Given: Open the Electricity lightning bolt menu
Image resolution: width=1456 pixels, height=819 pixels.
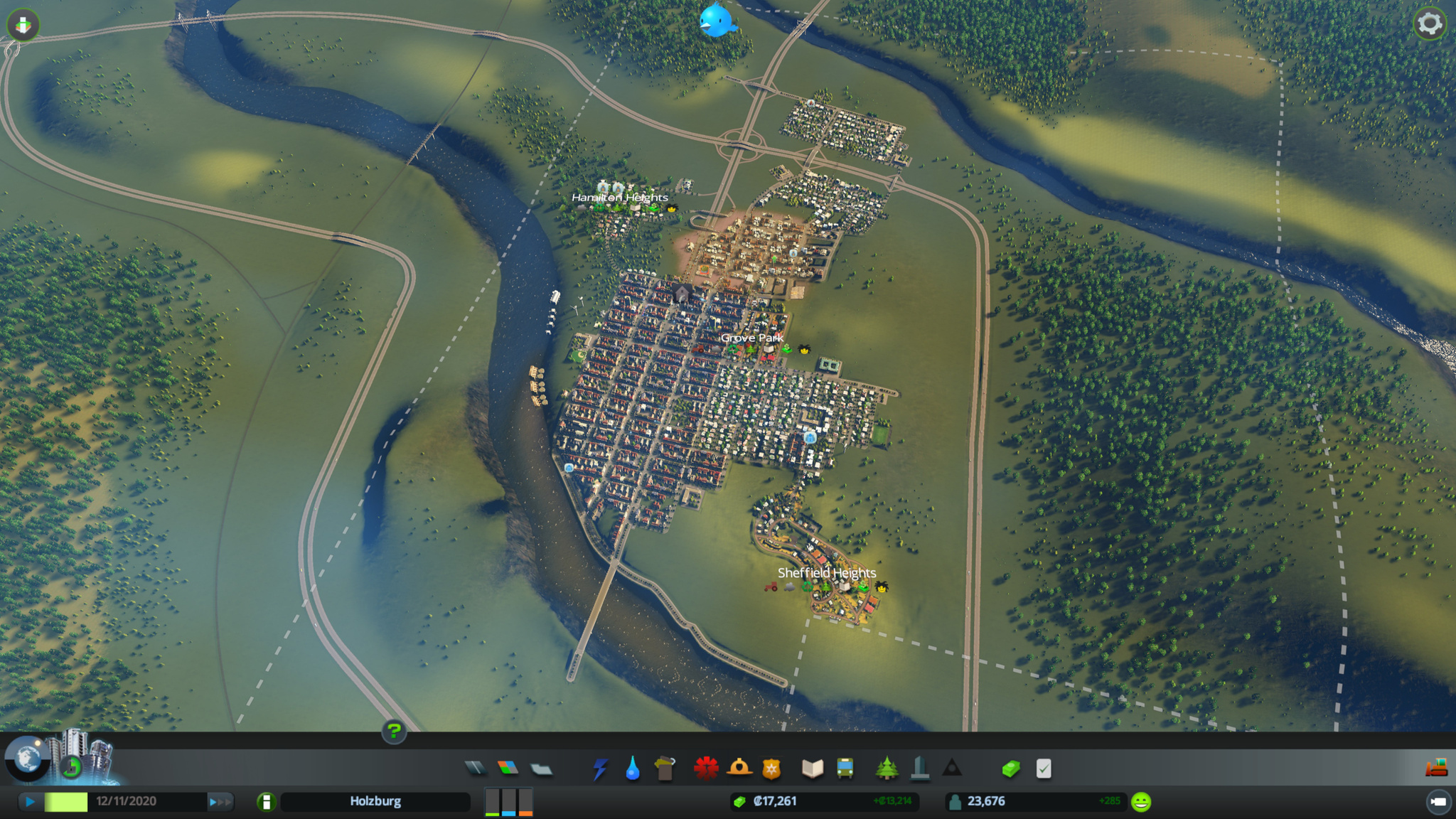Looking at the screenshot, I should pos(601,769).
